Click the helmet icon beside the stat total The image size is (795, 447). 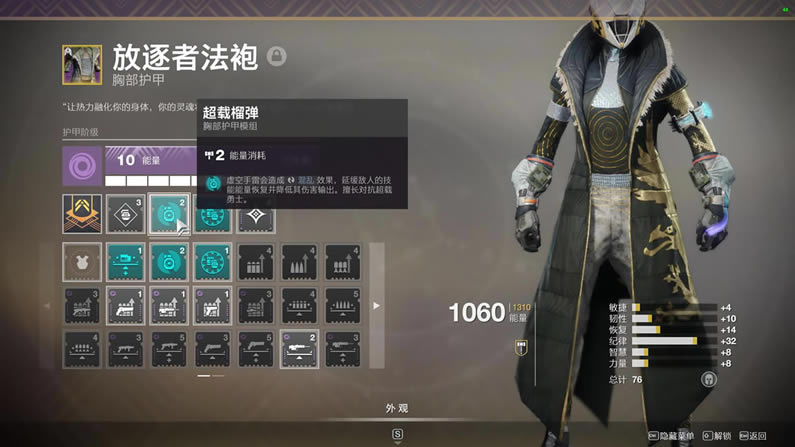[708, 380]
